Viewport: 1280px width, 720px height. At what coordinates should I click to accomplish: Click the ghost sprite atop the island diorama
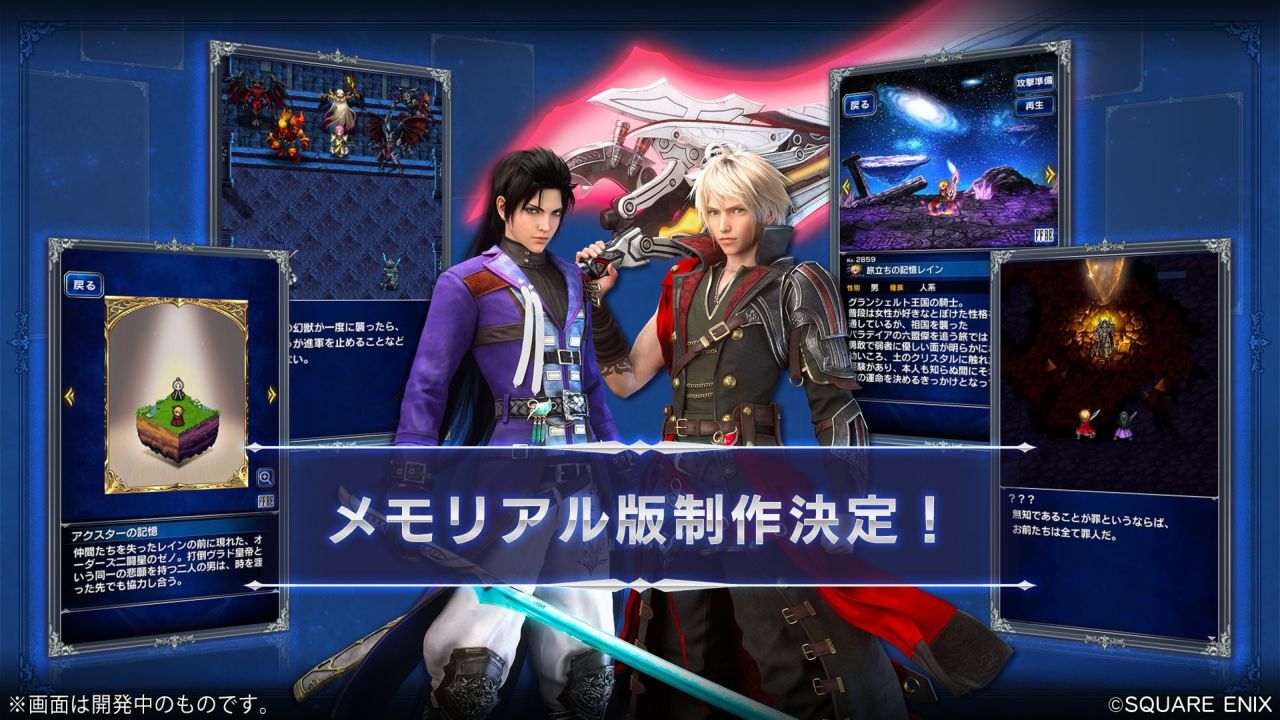[x=177, y=387]
